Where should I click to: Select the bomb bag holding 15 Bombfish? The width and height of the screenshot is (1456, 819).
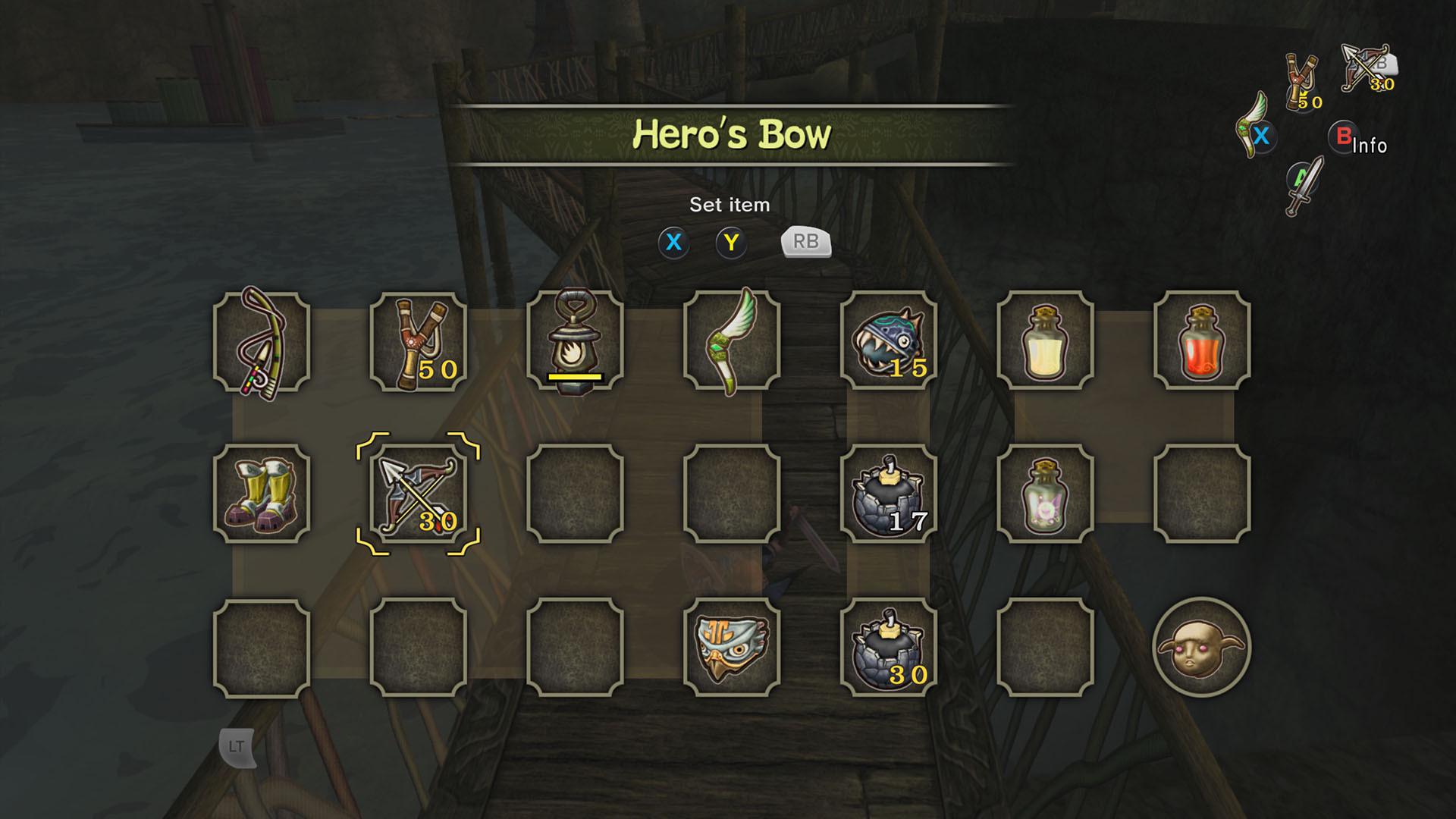(x=889, y=341)
